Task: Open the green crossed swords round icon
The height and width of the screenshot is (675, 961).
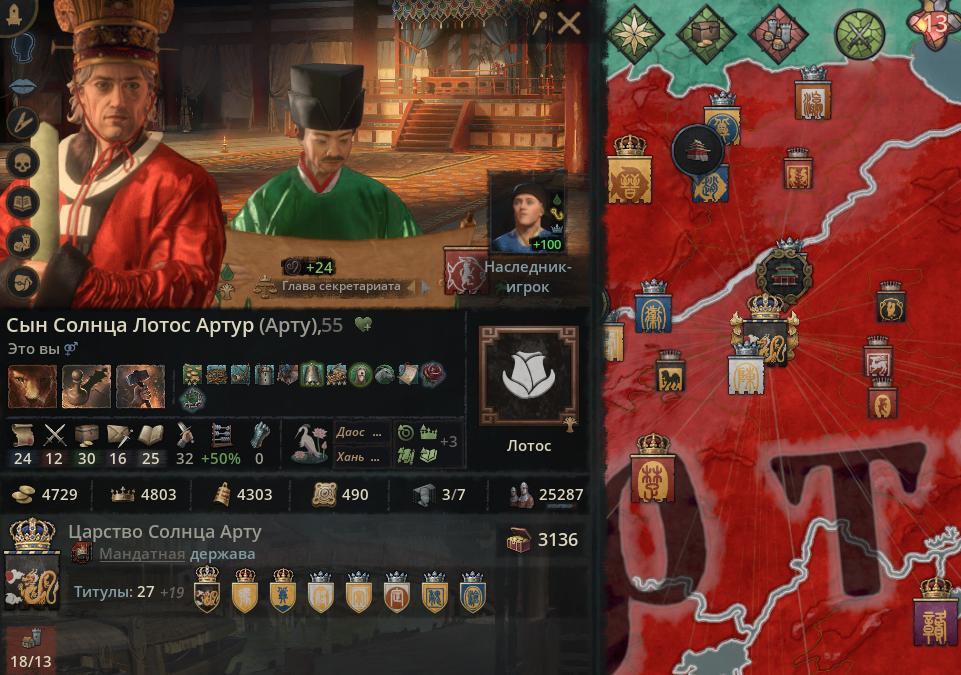Action: pyautogui.click(x=858, y=35)
